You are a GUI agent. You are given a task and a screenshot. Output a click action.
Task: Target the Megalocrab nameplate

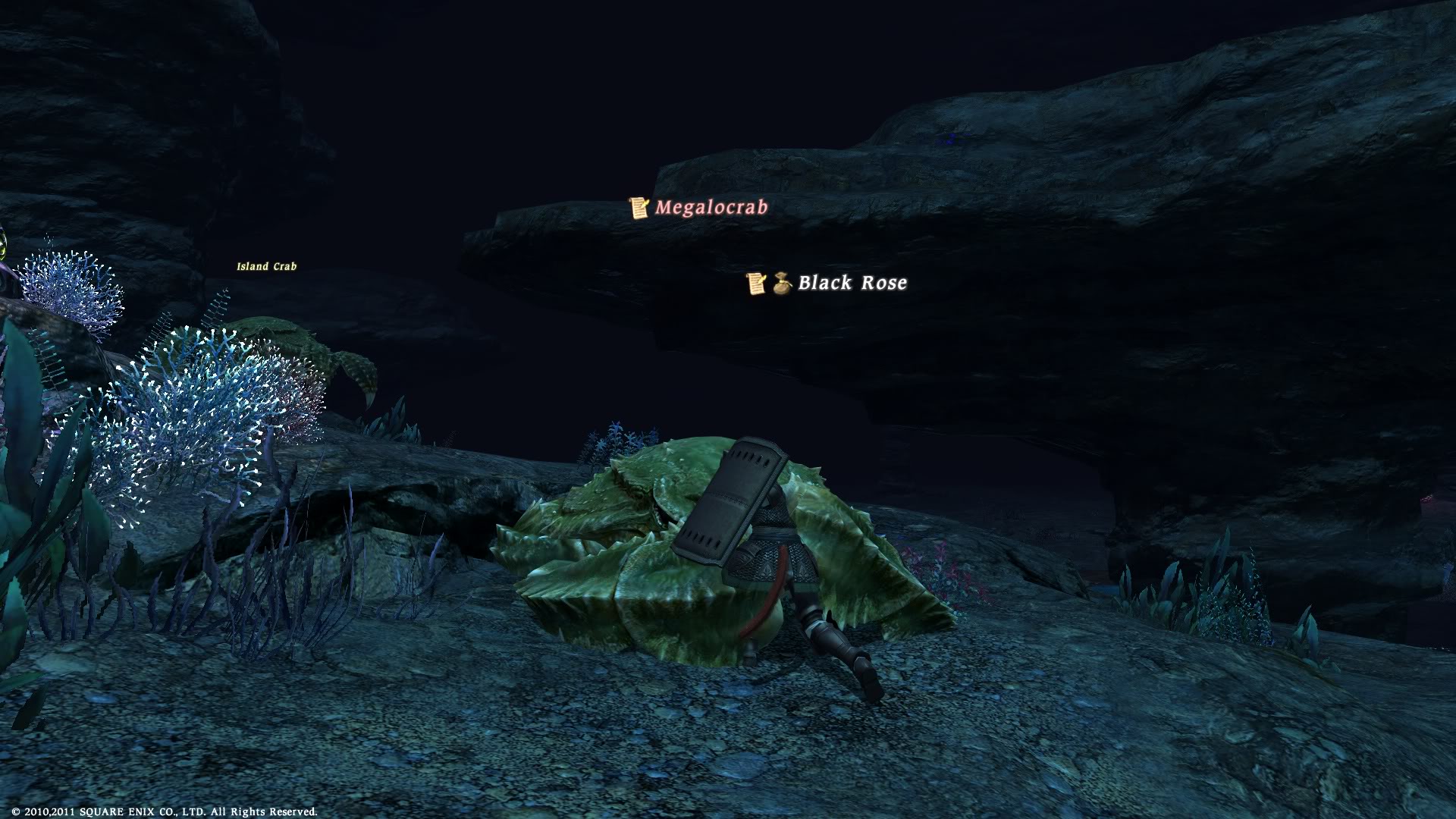click(711, 207)
